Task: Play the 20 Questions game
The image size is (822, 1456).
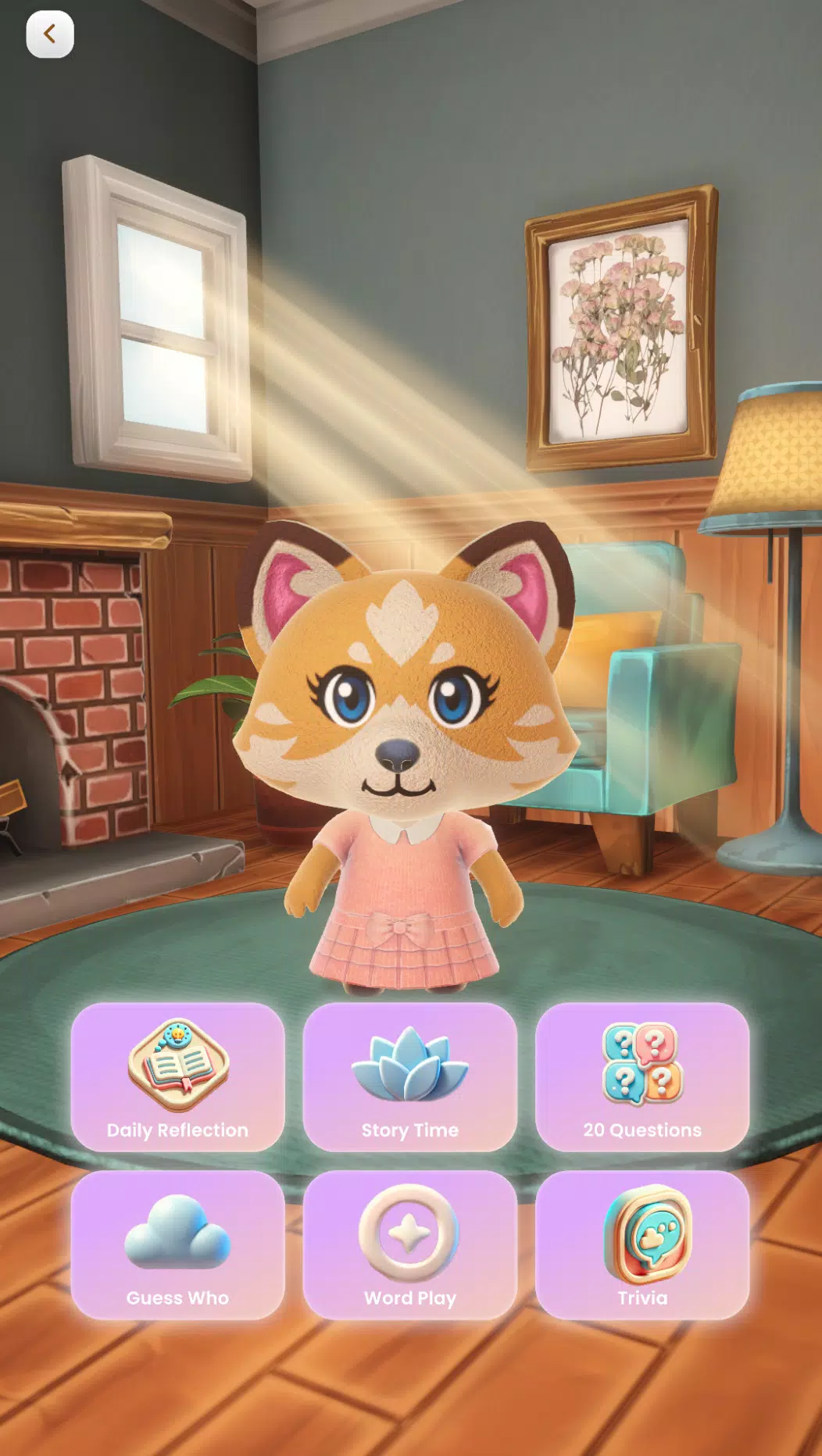Action: [x=642, y=1076]
